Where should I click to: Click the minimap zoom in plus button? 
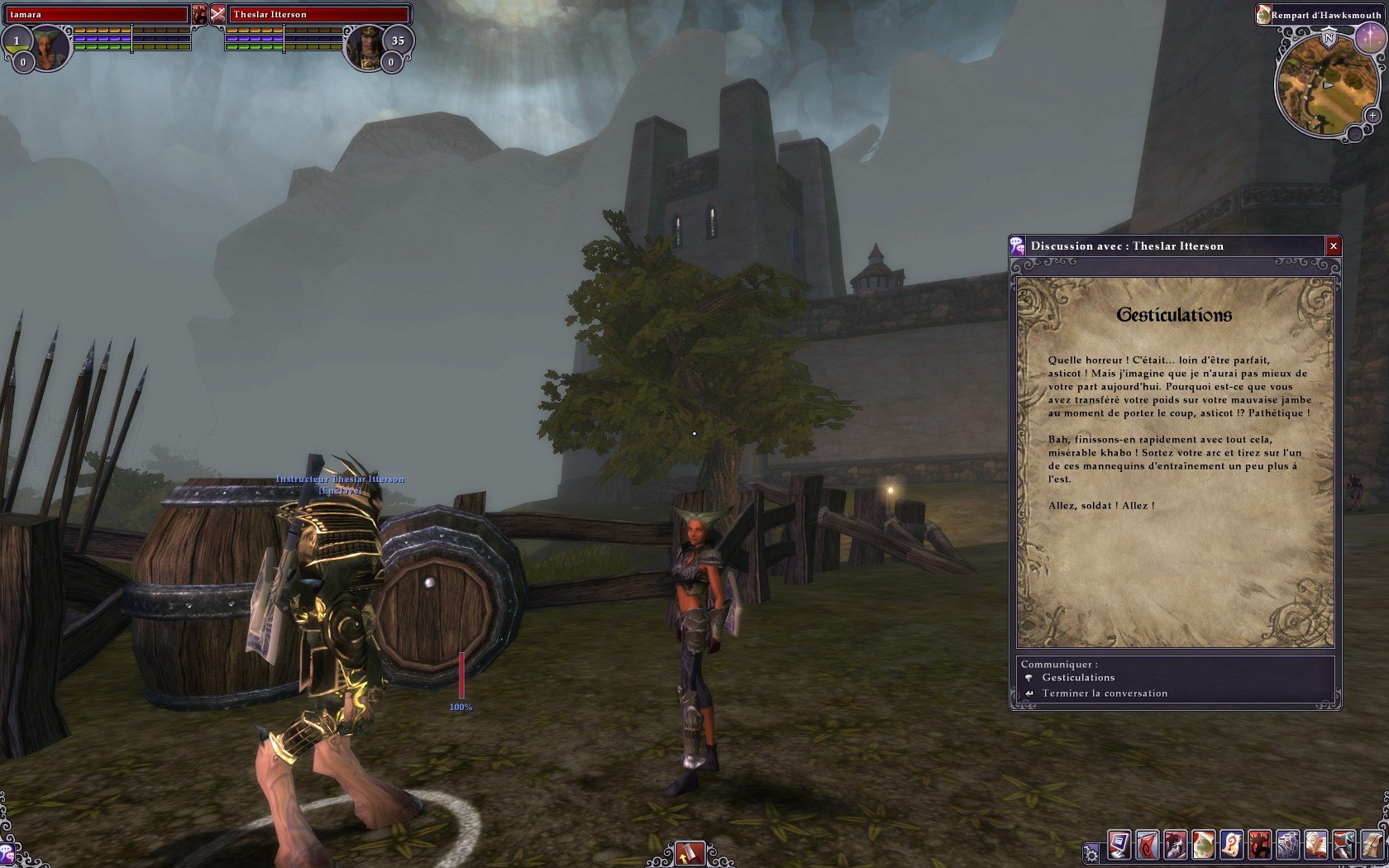pos(1372,116)
